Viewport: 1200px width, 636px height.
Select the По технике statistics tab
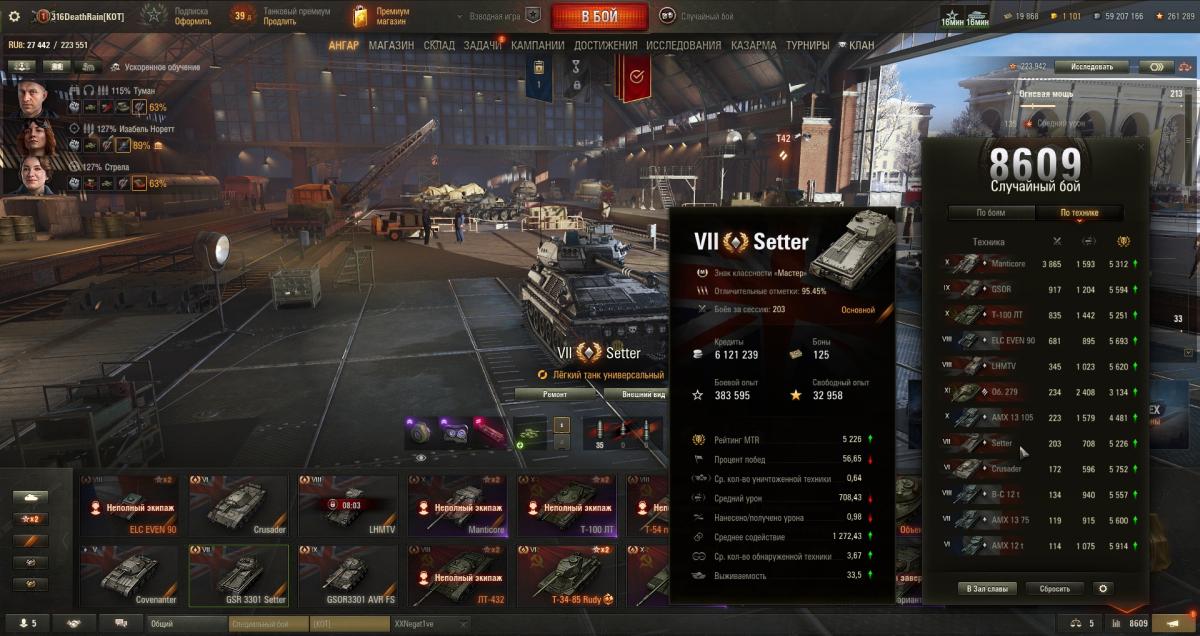[1079, 213]
